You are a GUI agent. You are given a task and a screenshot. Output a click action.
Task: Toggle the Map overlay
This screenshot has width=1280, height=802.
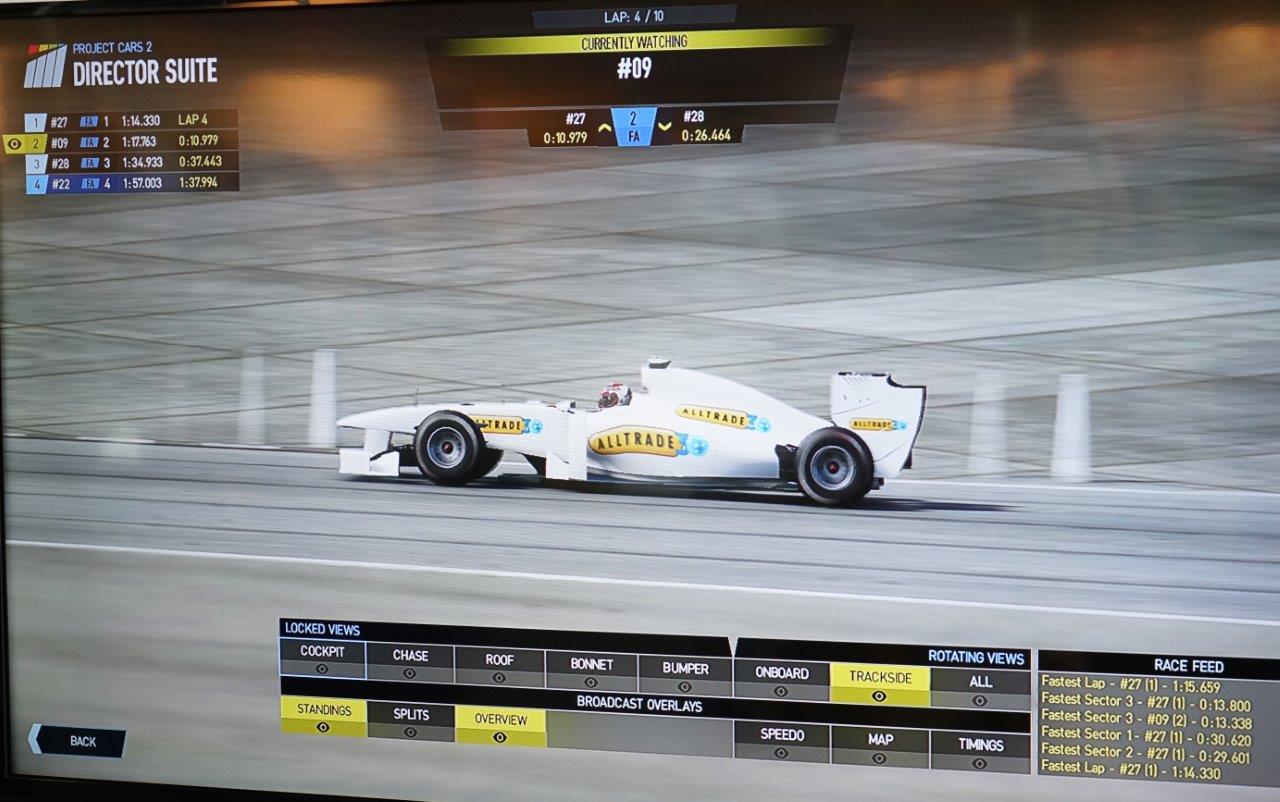(880, 747)
